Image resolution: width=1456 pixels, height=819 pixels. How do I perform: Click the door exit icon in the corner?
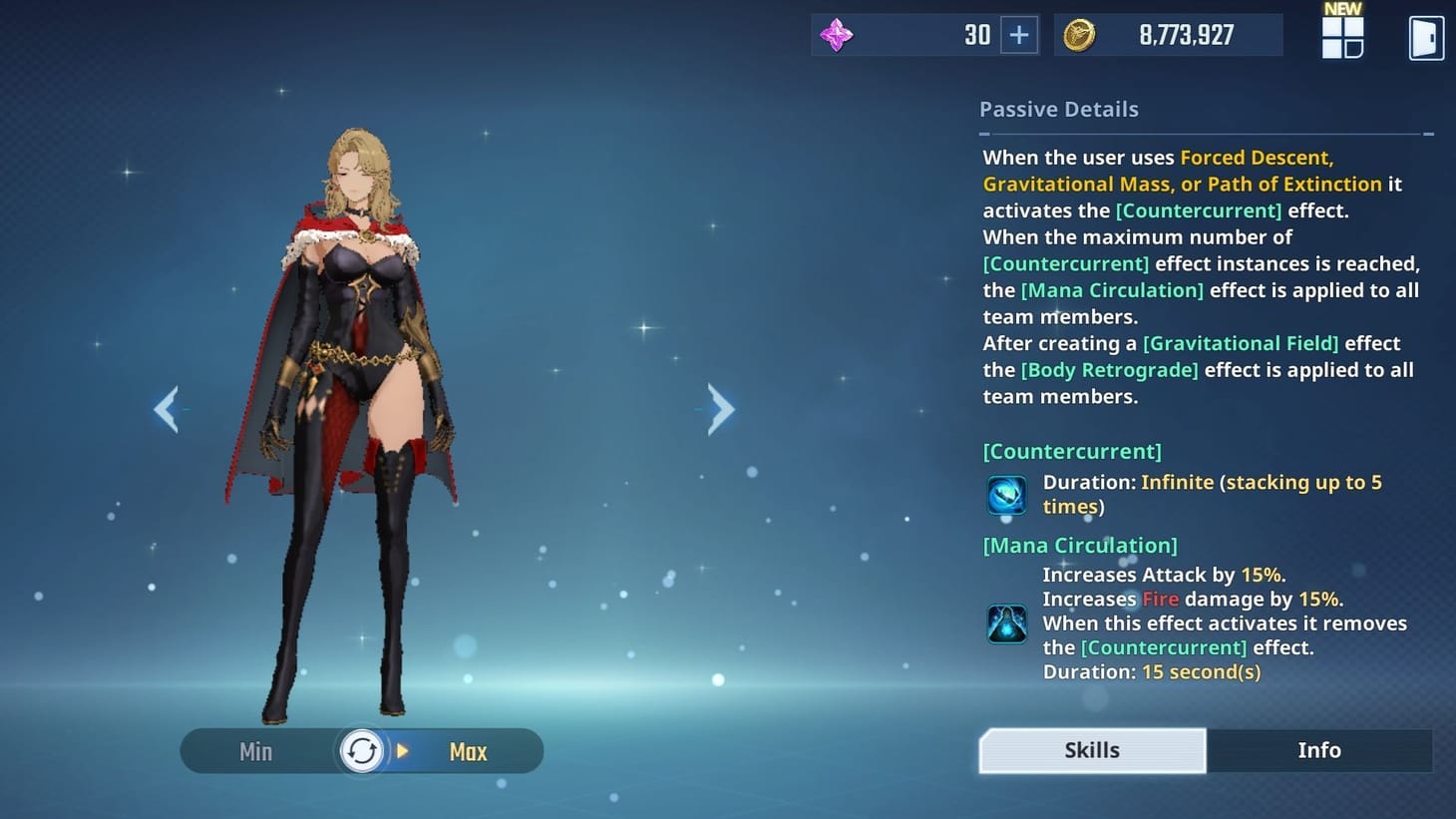[x=1425, y=37]
